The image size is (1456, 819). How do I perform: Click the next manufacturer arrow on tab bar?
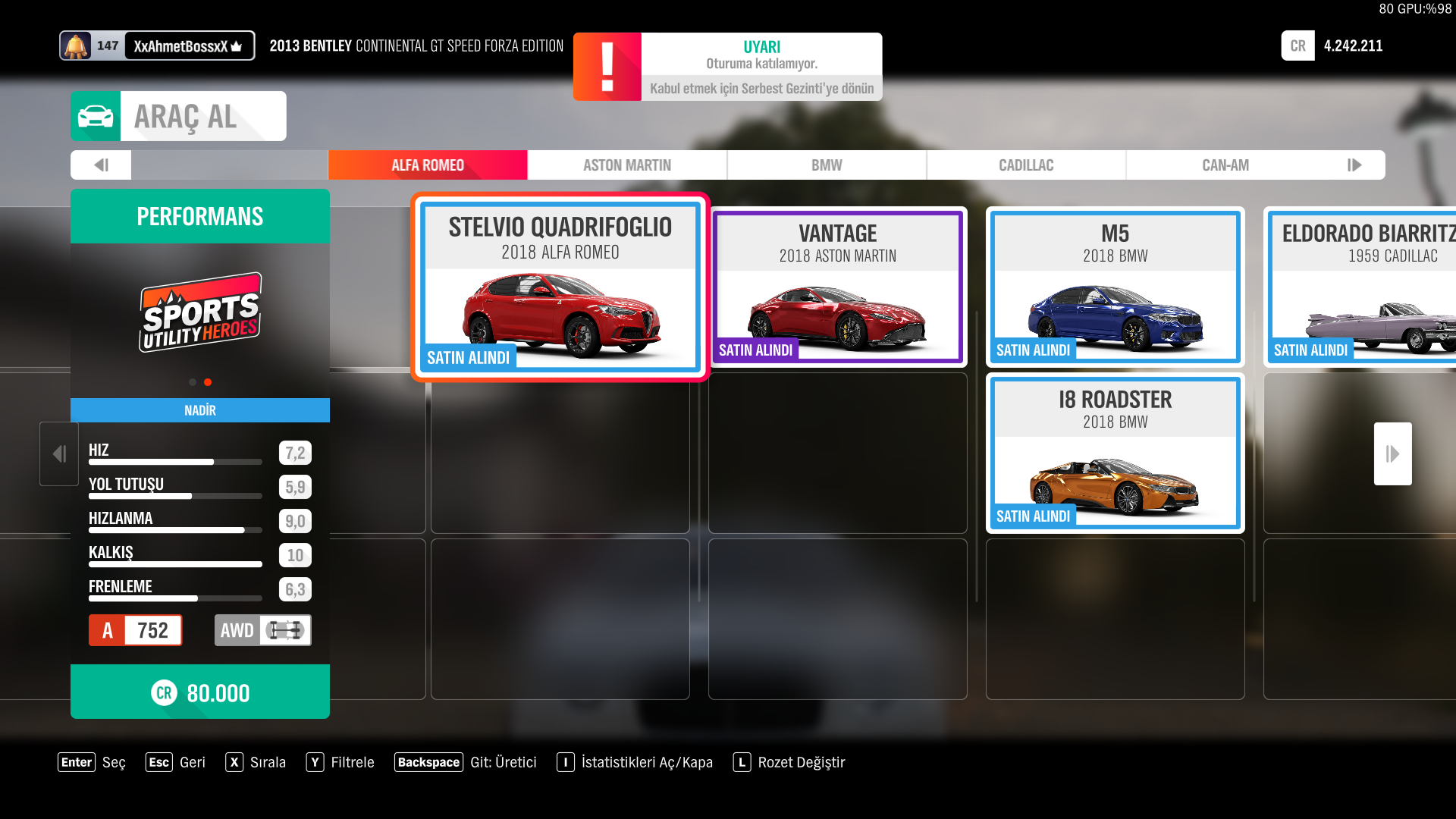coord(1354,165)
